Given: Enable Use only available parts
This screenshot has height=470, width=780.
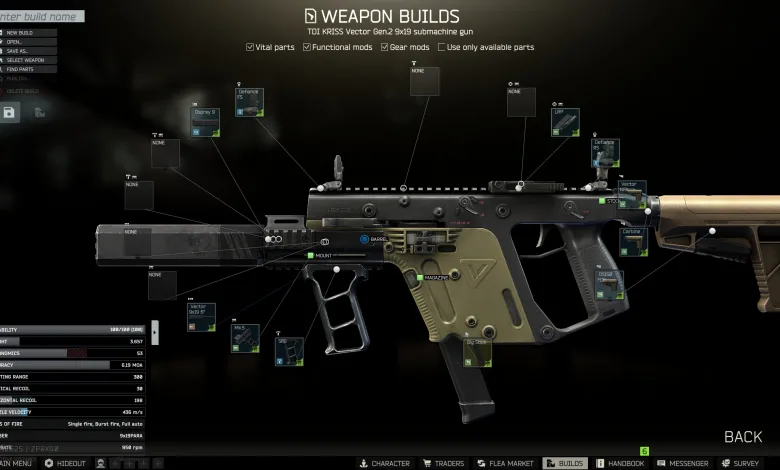Looking at the screenshot, I should click(x=441, y=47).
